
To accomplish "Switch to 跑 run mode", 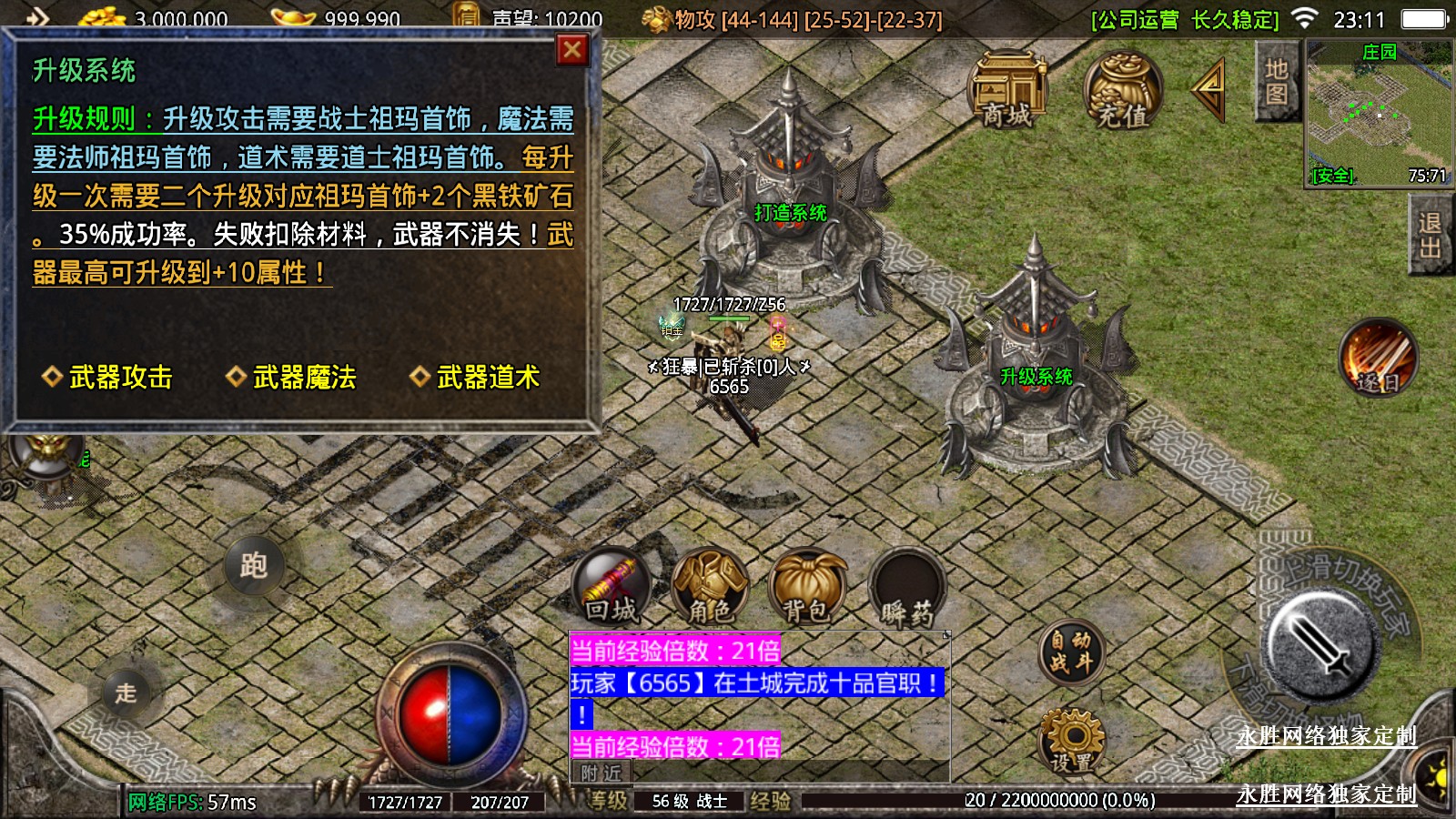I will (x=254, y=565).
